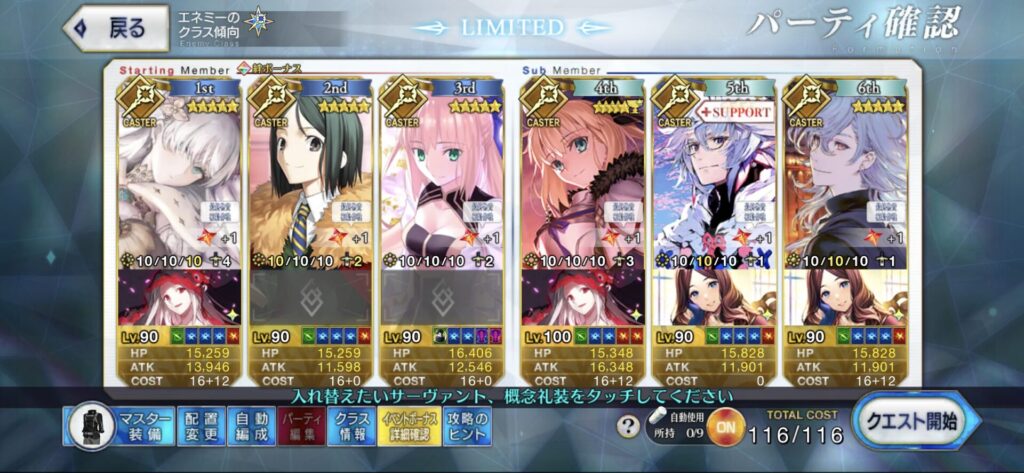This screenshot has height=473, width=1024.
Task: Go back with the 戻る button
Action: 112,27
